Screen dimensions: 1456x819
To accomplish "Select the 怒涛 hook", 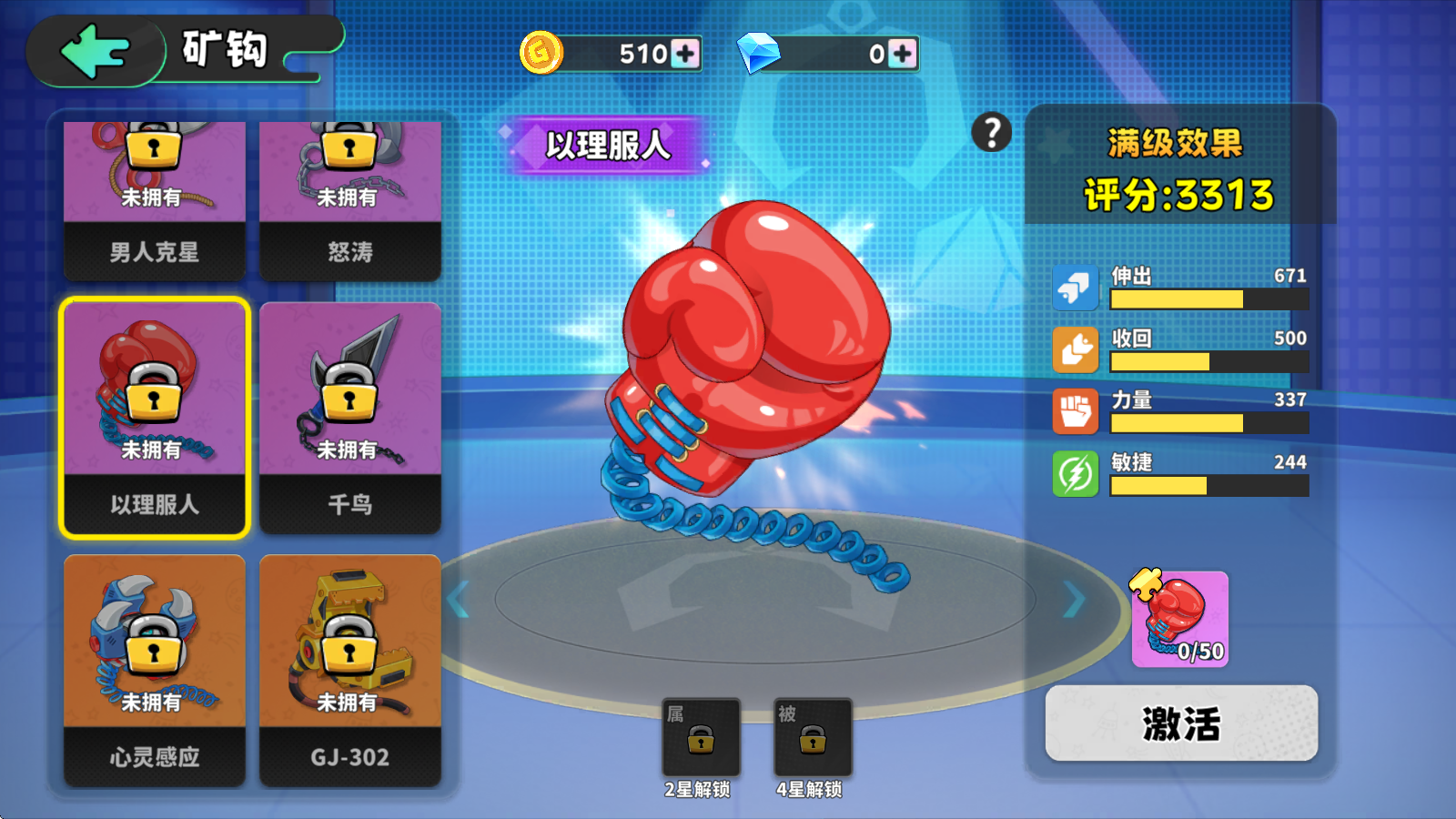I will click(x=350, y=196).
